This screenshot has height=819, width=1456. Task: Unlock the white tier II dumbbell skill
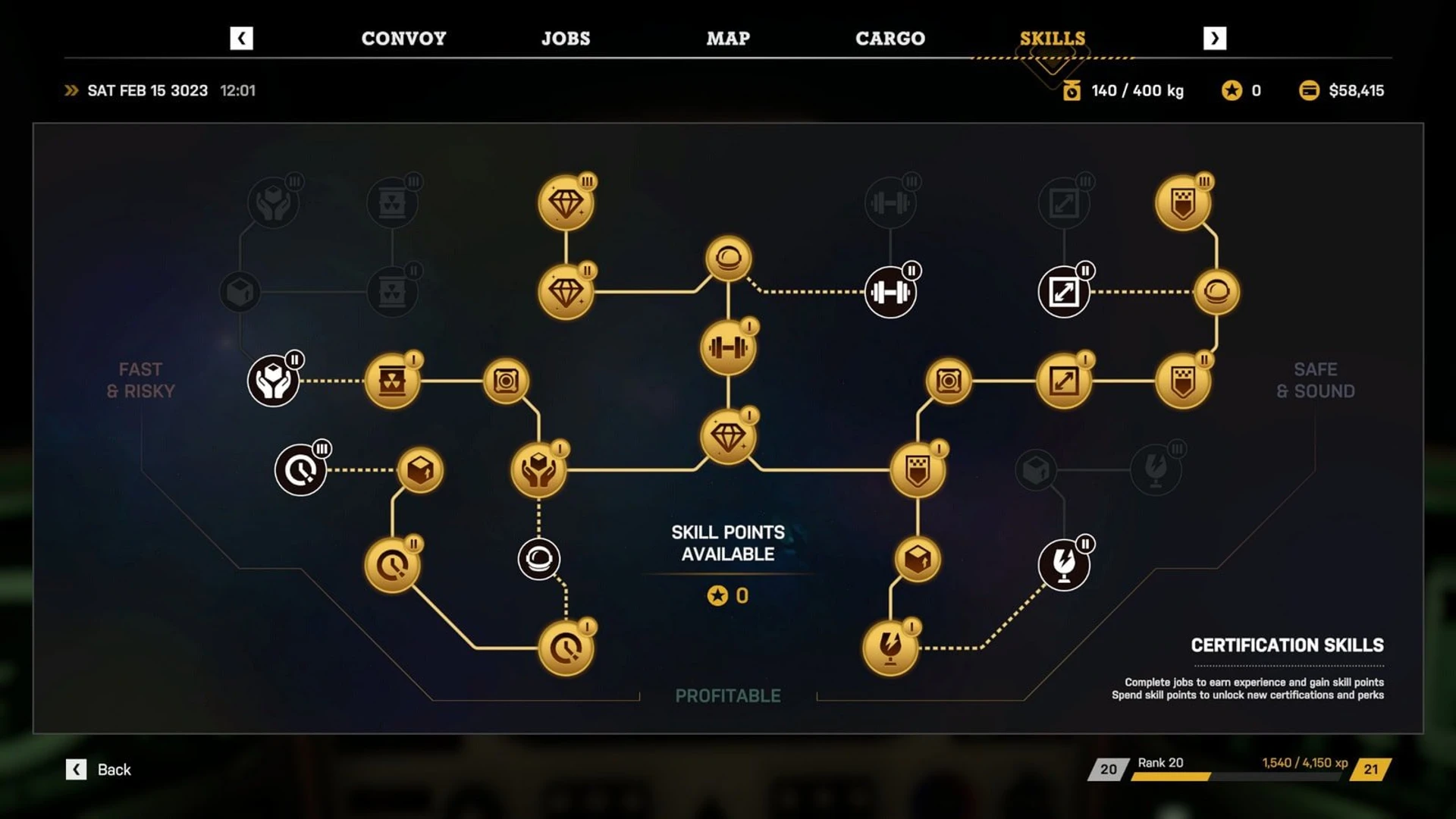[x=890, y=292]
